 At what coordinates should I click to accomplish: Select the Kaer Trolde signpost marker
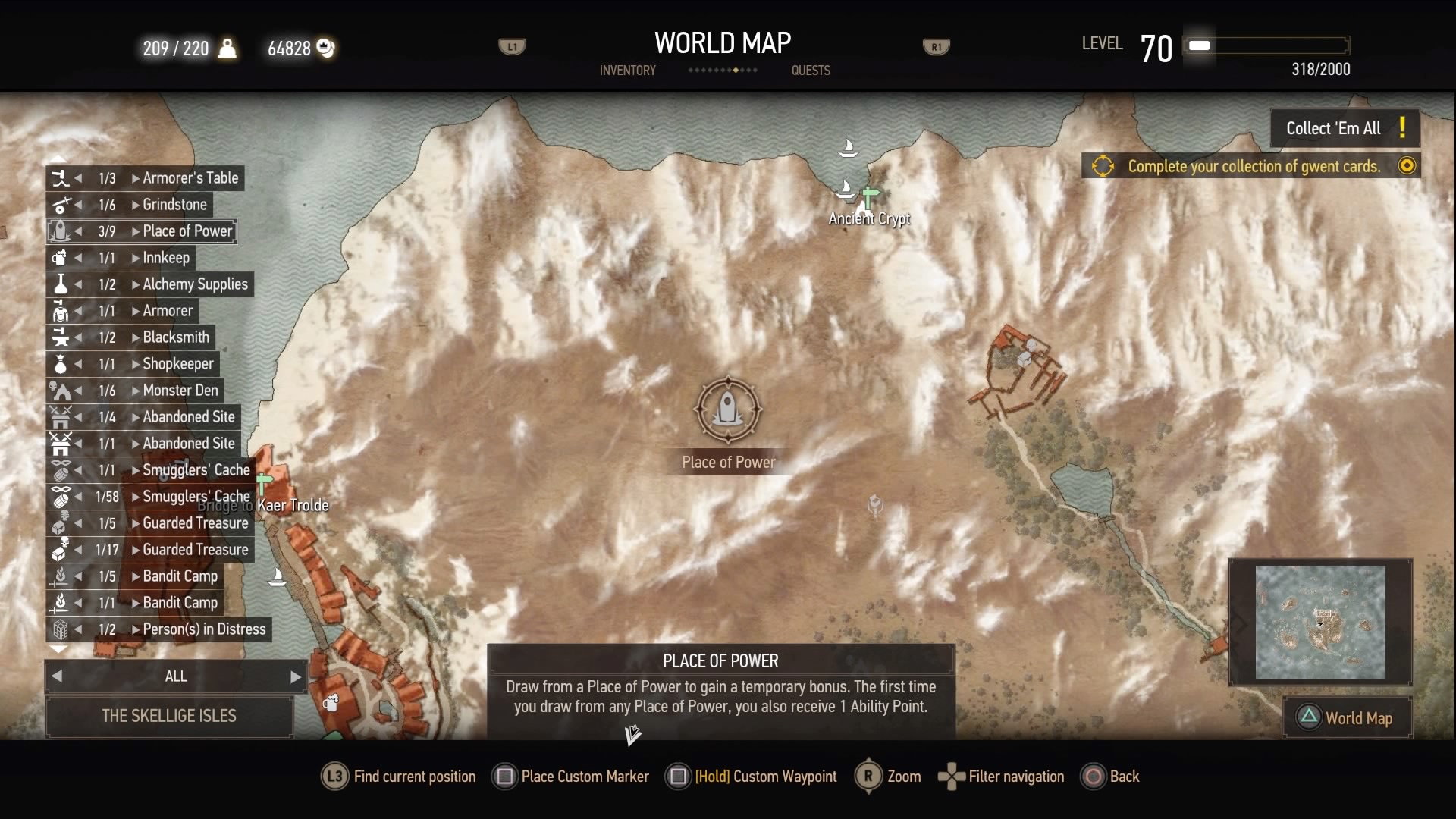[264, 483]
